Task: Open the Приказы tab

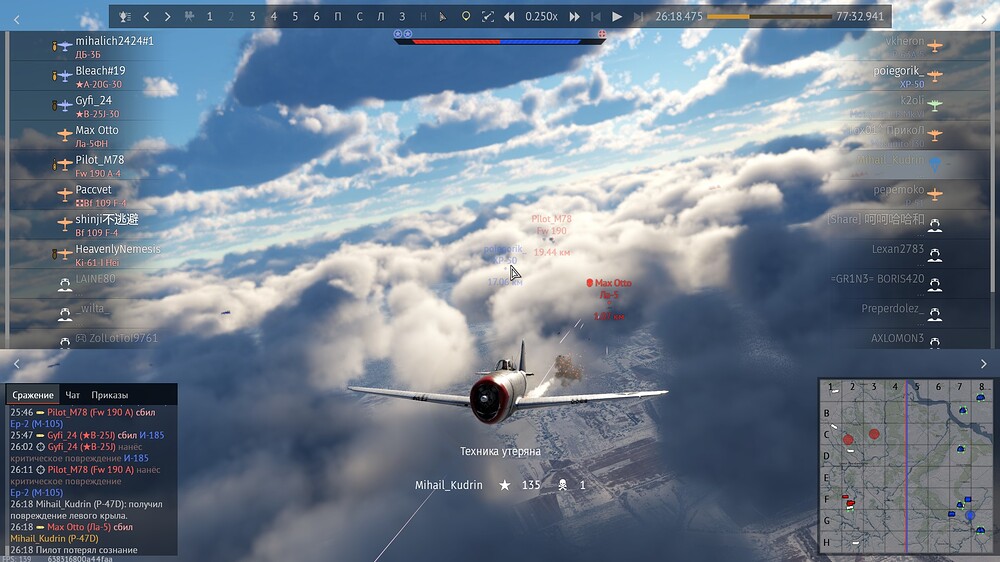Action: [110, 395]
